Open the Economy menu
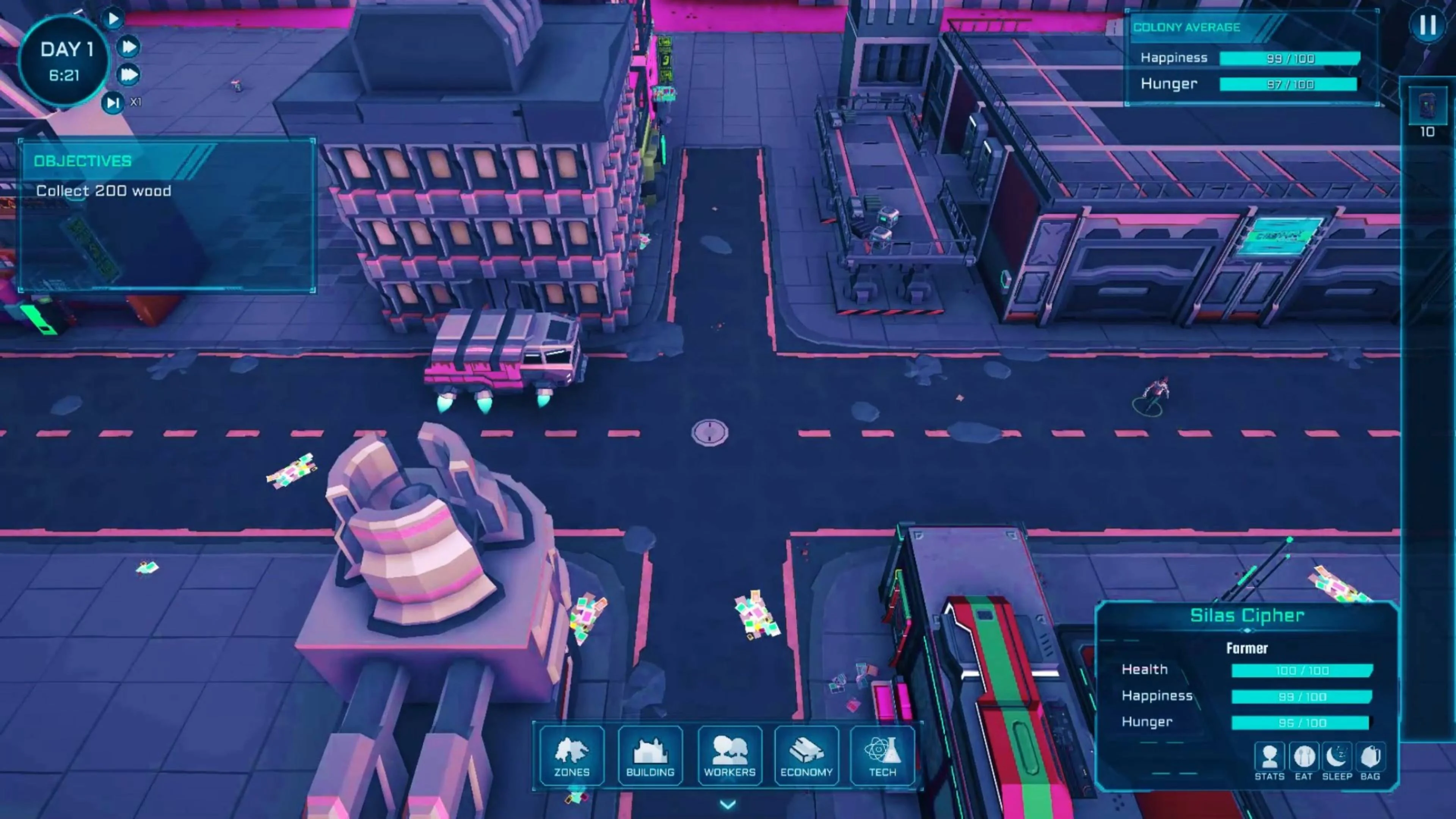The image size is (1456, 819). pyautogui.click(x=806, y=756)
